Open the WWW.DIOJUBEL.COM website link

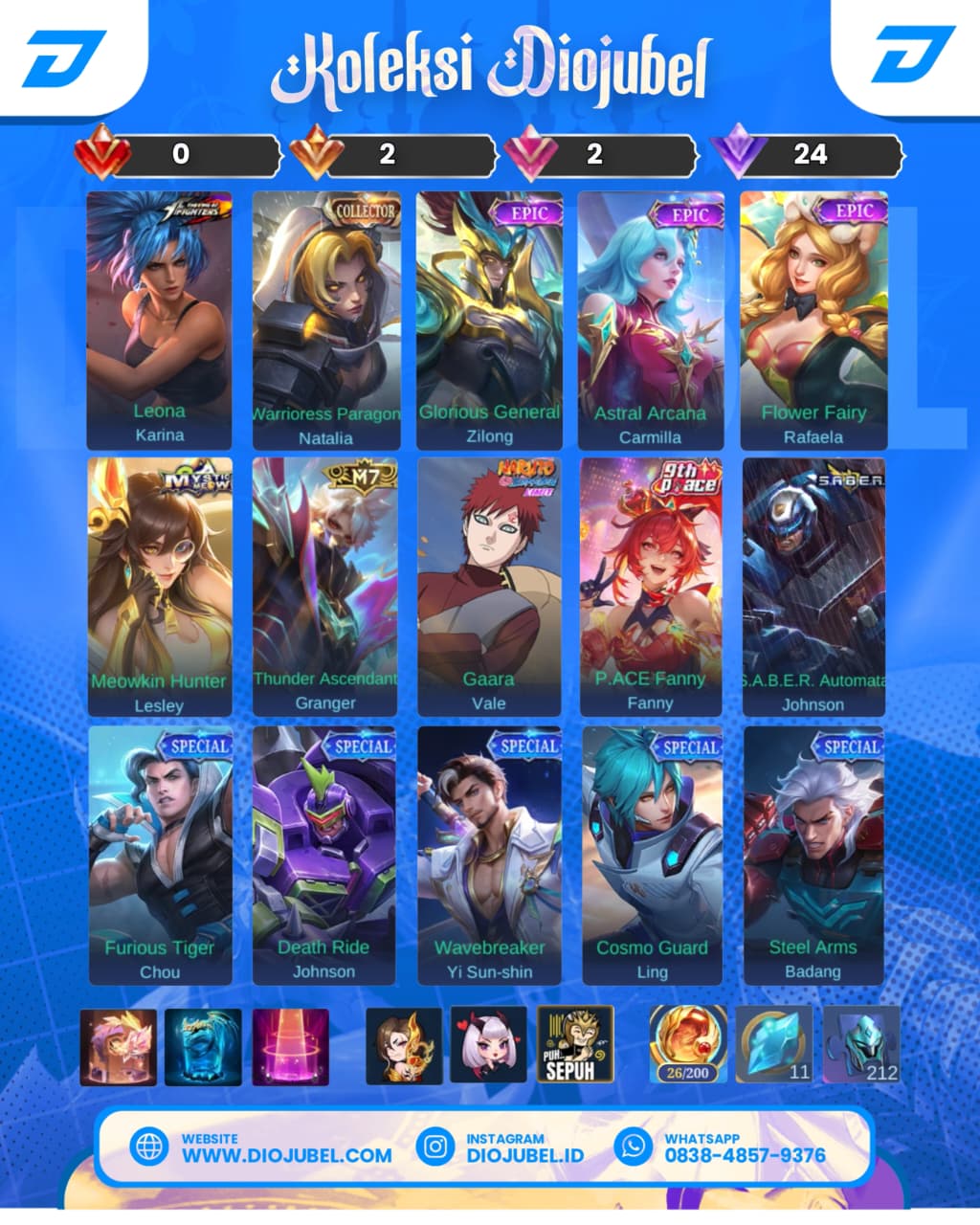coord(286,1155)
